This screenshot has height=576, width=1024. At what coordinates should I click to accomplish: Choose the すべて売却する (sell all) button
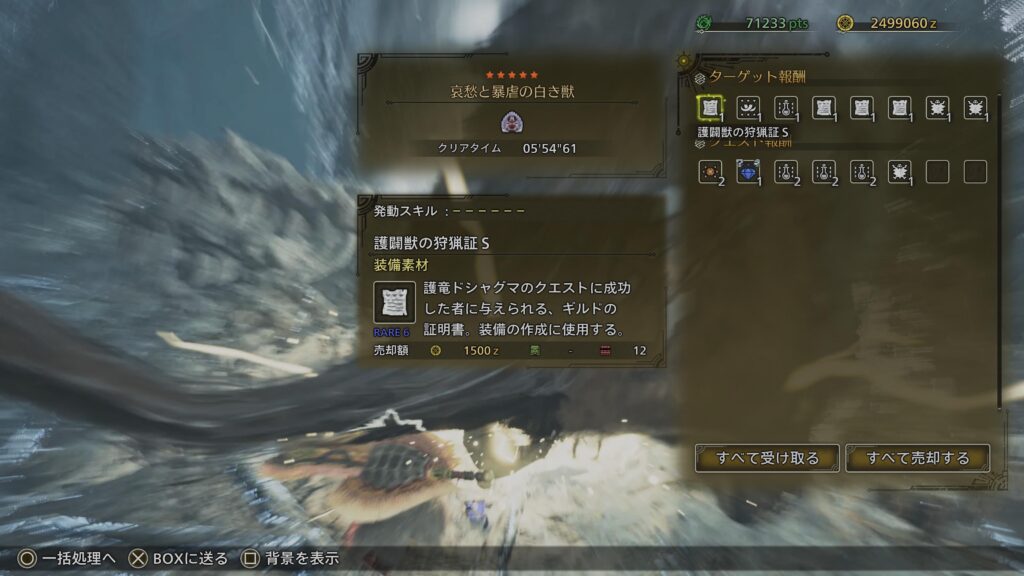pos(918,458)
